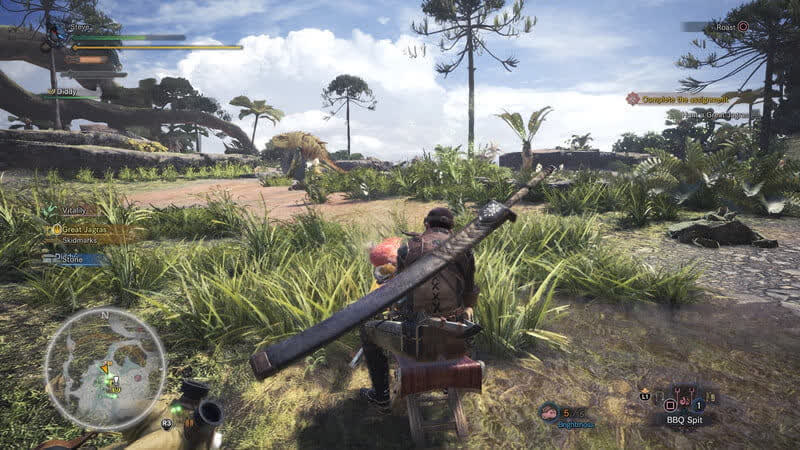The height and width of the screenshot is (450, 800).
Task: Click the Brightmoss slinger ammo icon
Action: [x=550, y=412]
